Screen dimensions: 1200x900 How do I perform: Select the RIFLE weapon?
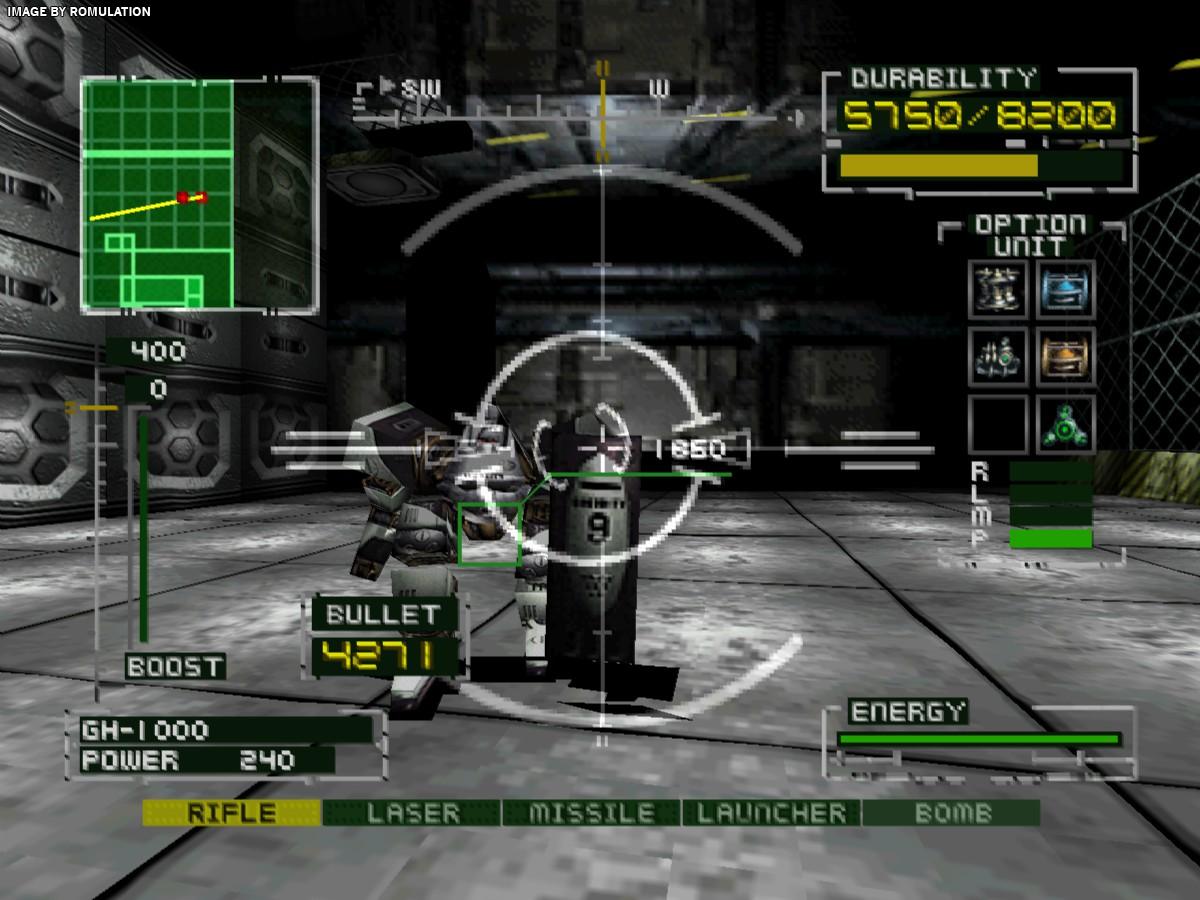[231, 813]
